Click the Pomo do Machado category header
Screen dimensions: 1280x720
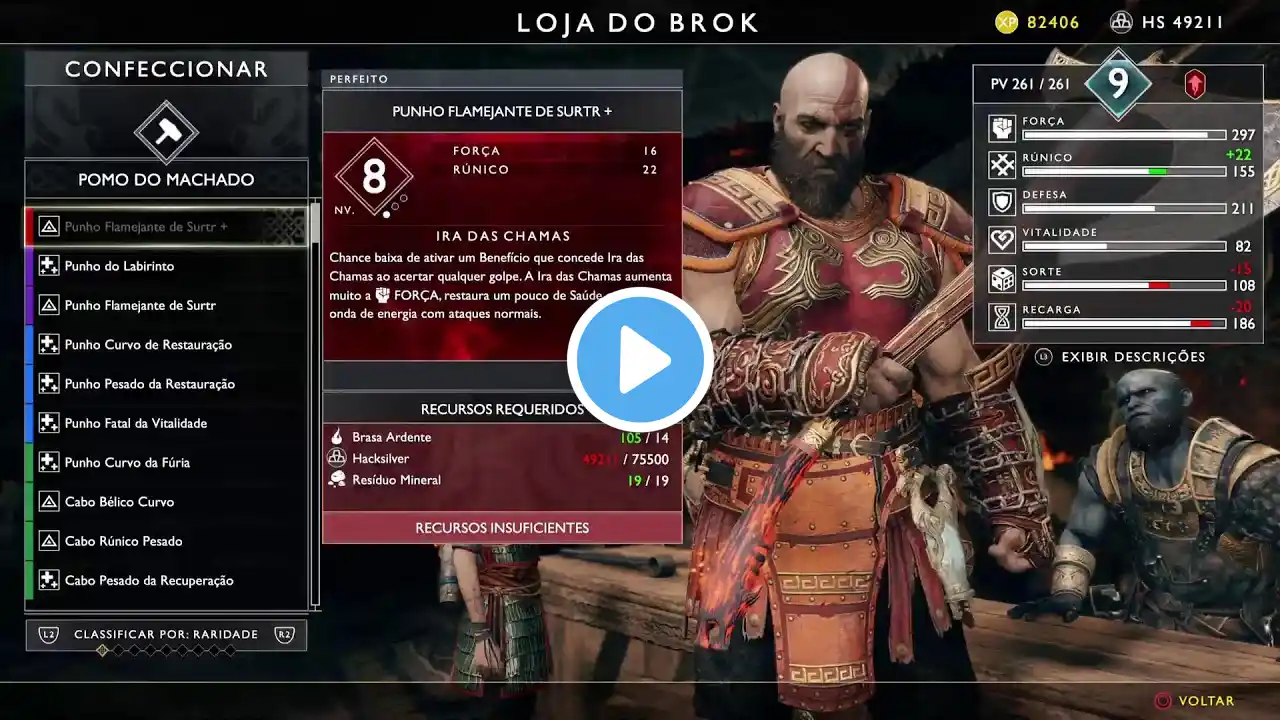(166, 180)
